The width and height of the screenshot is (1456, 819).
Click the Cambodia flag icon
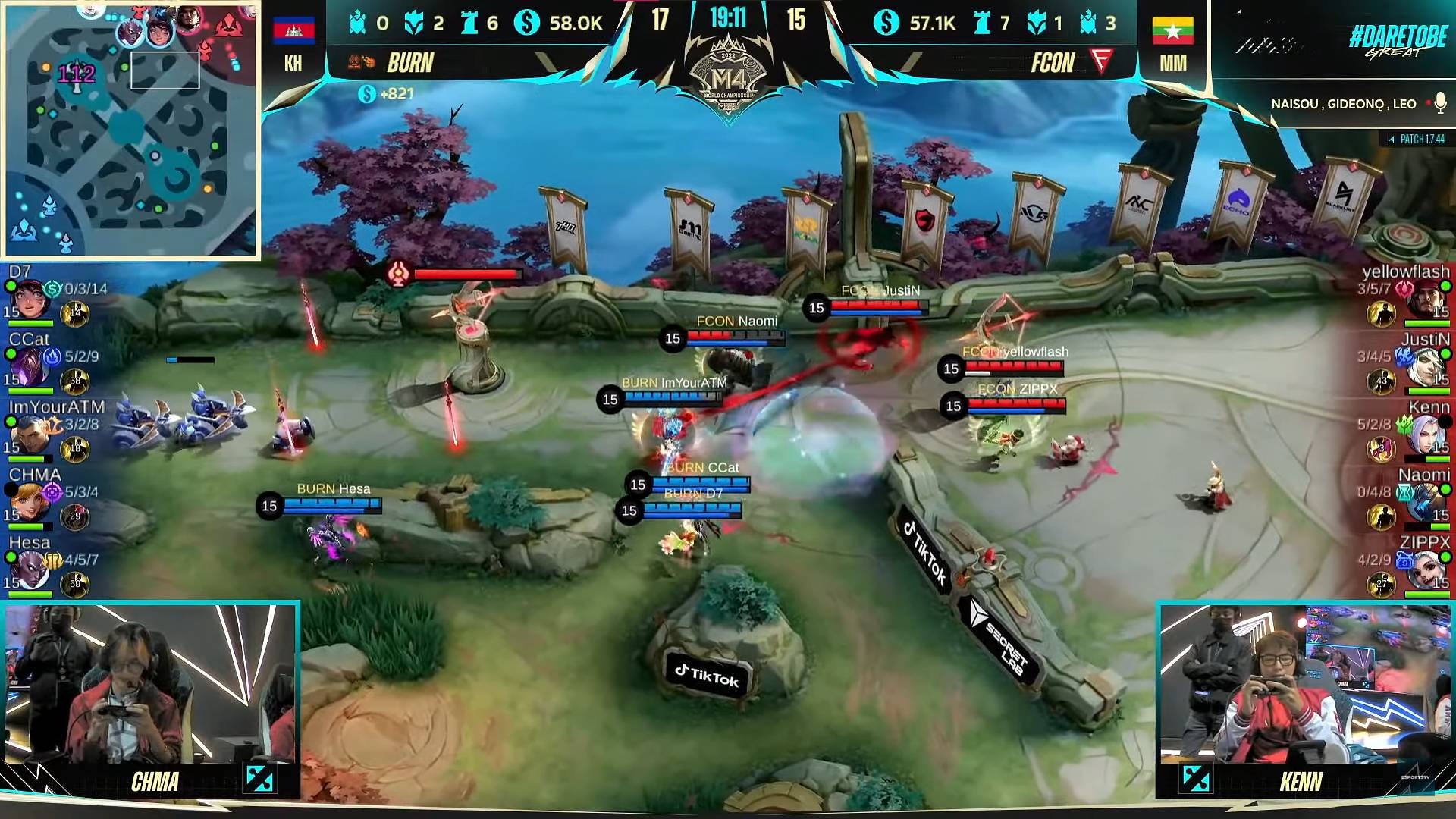(x=293, y=30)
